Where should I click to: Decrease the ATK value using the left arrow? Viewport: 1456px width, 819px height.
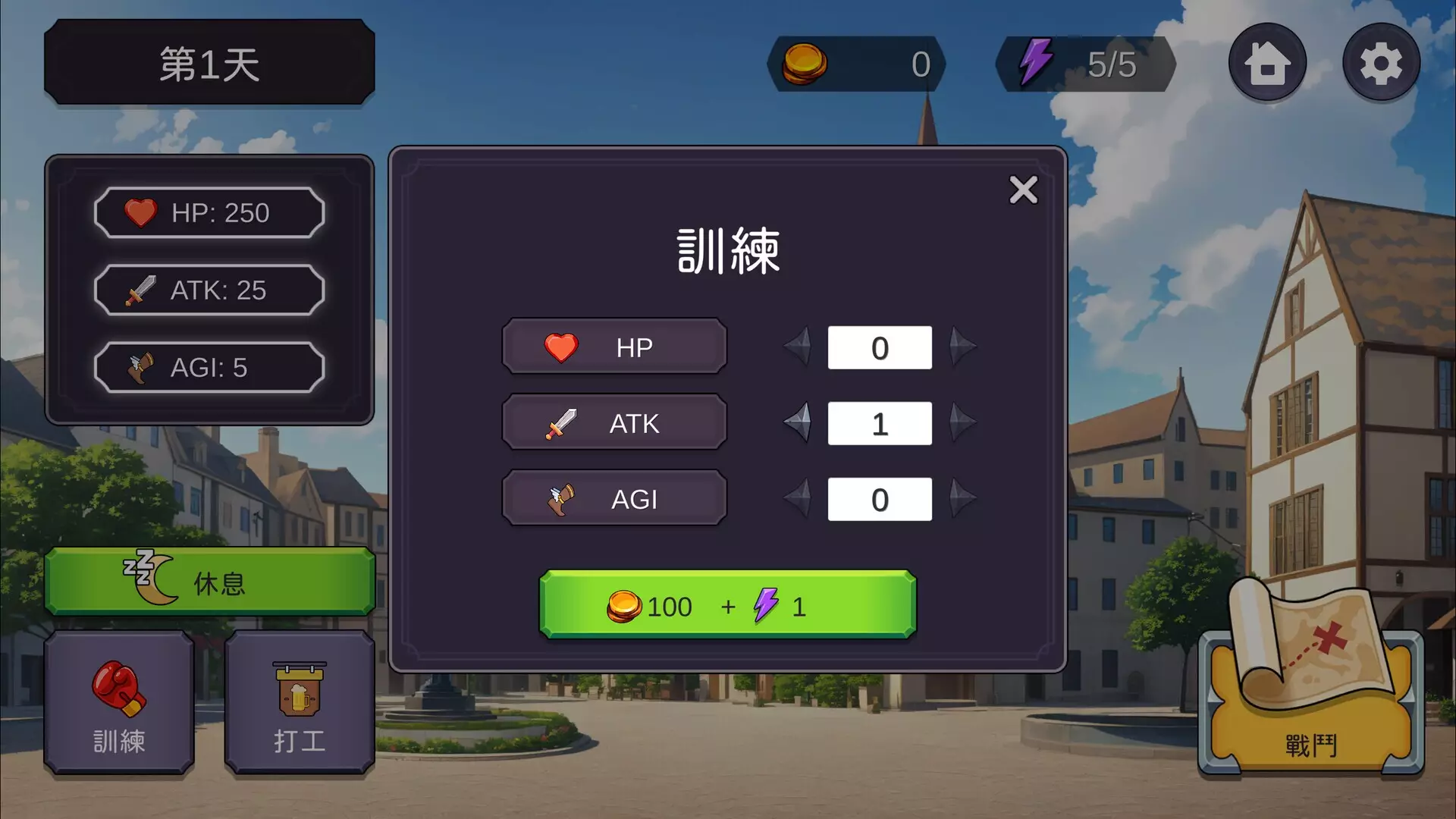(798, 423)
